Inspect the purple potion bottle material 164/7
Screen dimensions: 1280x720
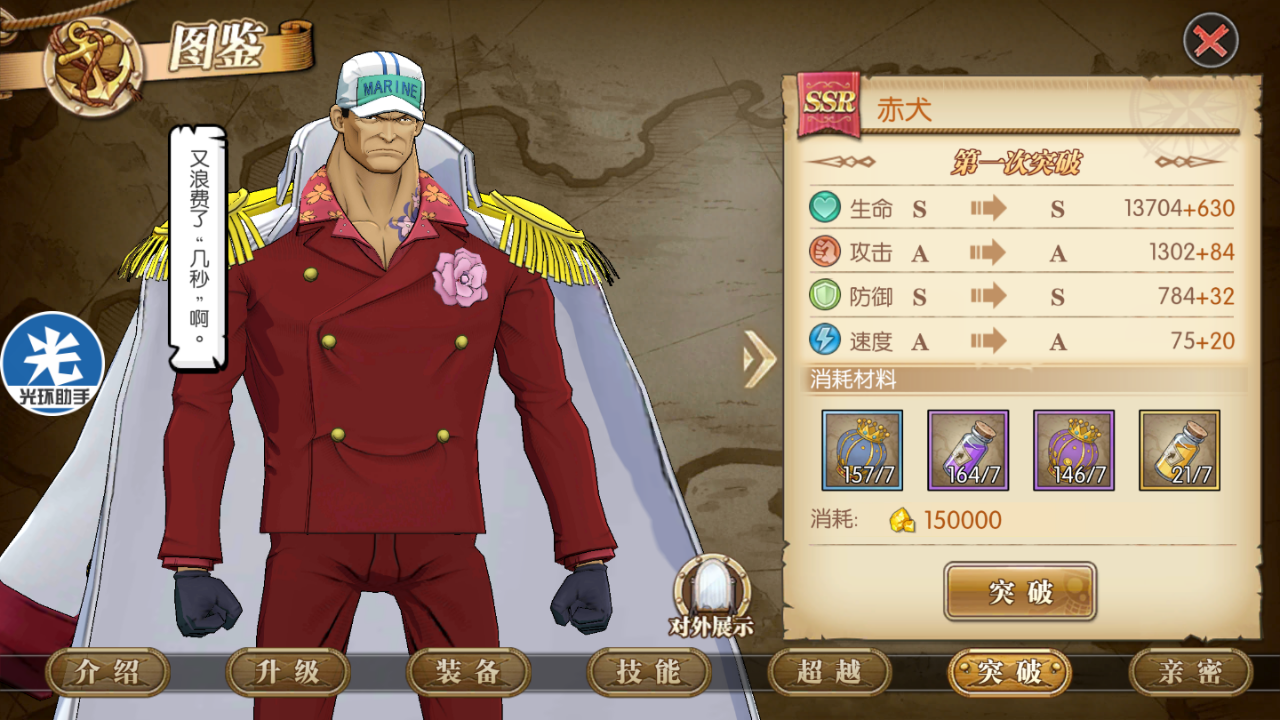tap(968, 450)
